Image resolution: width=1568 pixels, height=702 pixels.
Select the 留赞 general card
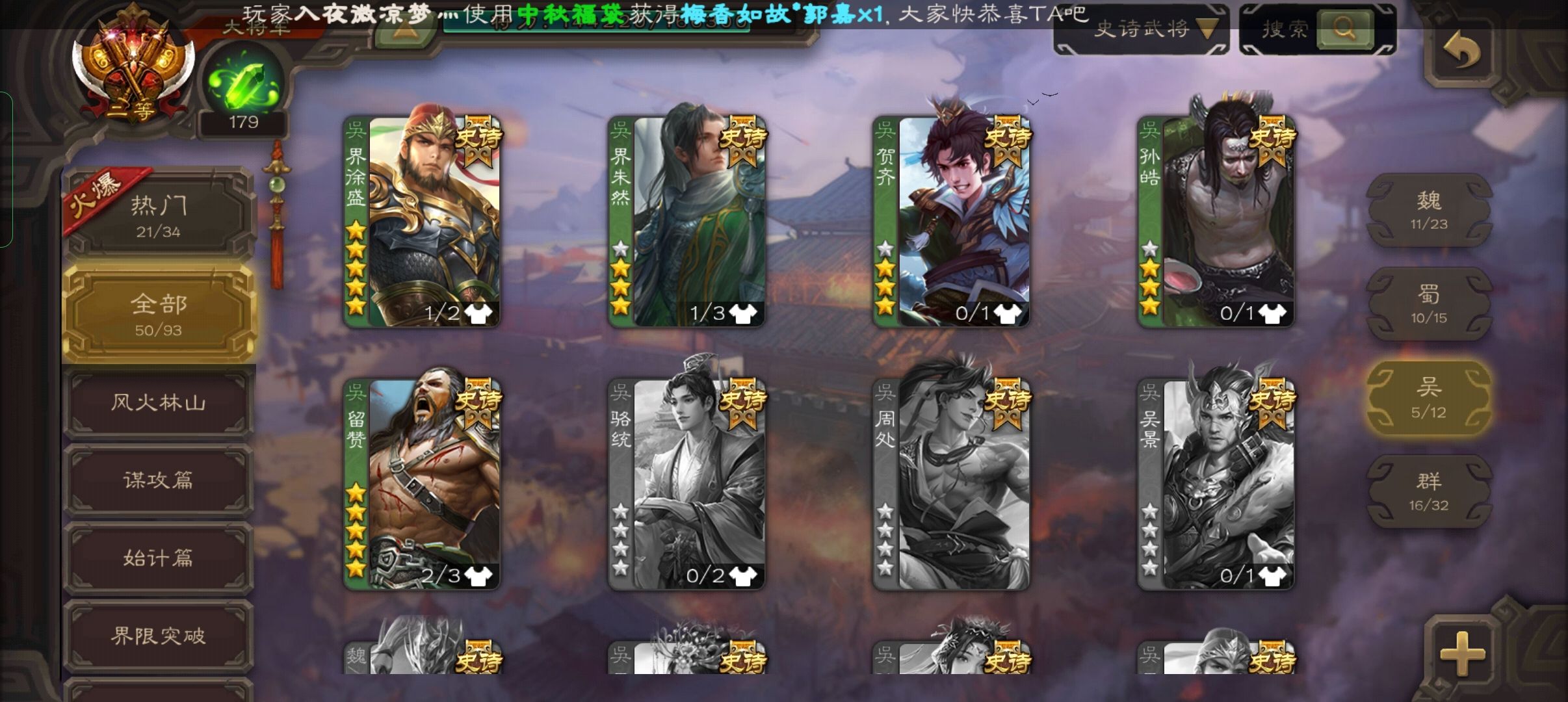coord(422,484)
